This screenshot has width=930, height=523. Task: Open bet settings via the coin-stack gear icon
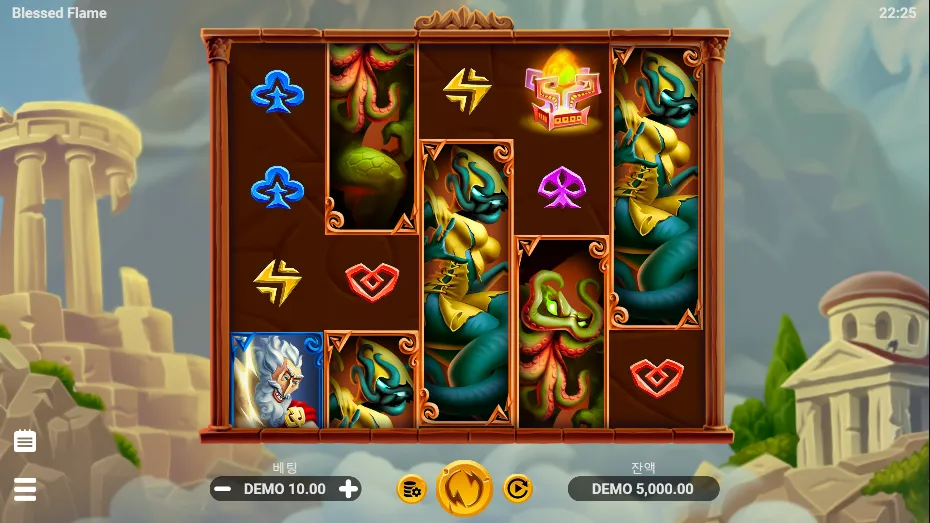411,489
